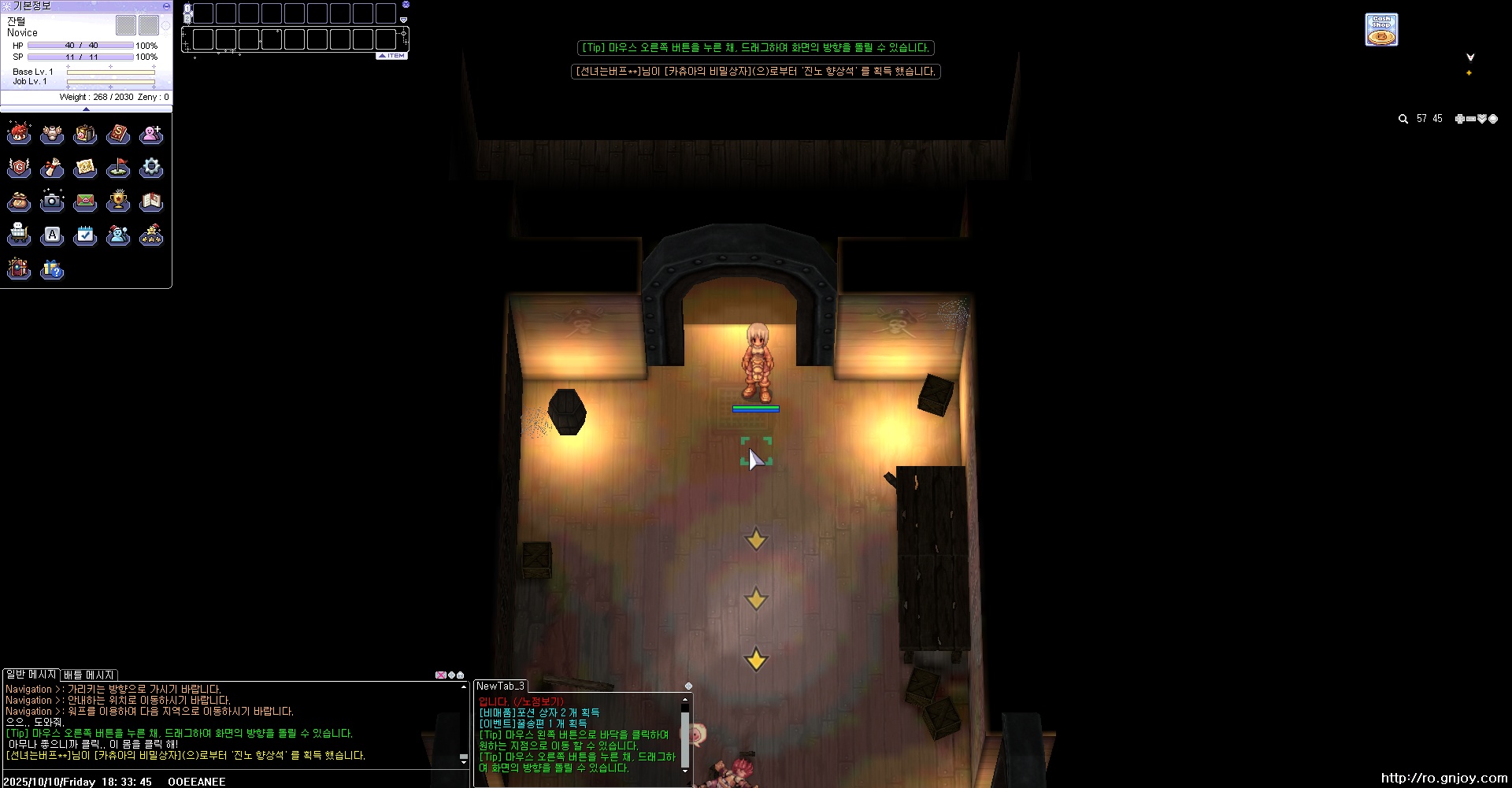Image resolution: width=1512 pixels, height=788 pixels.
Task: Open the gear settings icon
Action: click(x=151, y=168)
